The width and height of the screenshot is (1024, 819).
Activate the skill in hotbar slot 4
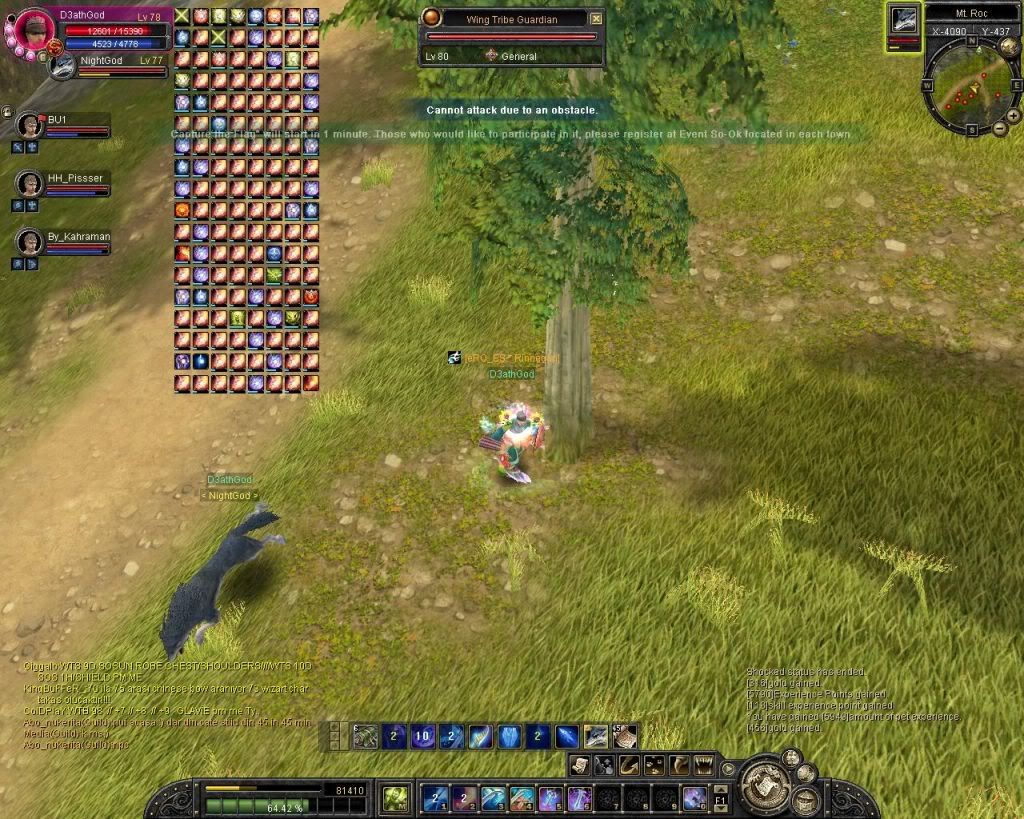[521, 798]
